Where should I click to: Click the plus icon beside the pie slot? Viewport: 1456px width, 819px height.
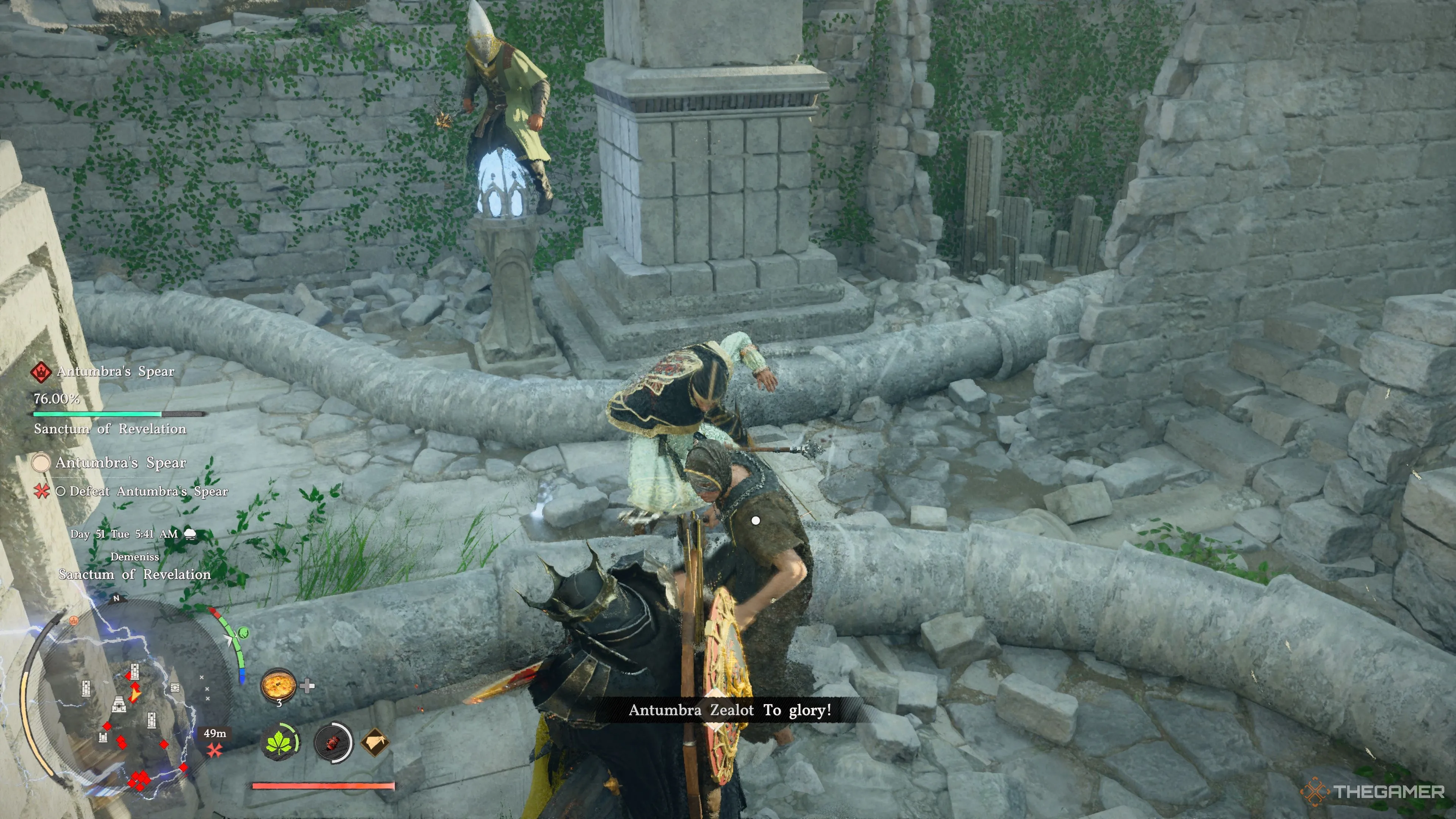coord(307,686)
